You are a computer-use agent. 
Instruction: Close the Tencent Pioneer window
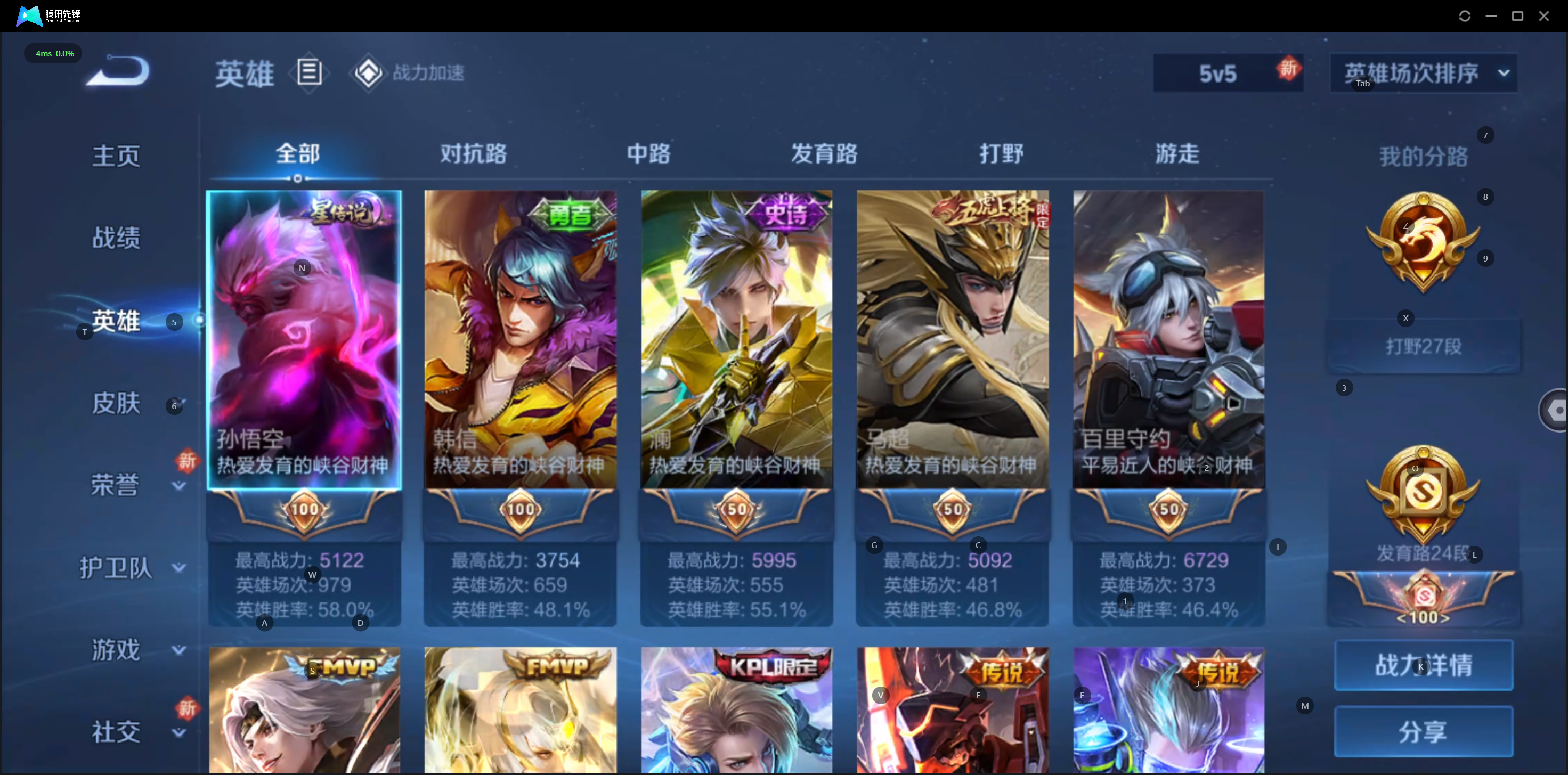click(1543, 16)
